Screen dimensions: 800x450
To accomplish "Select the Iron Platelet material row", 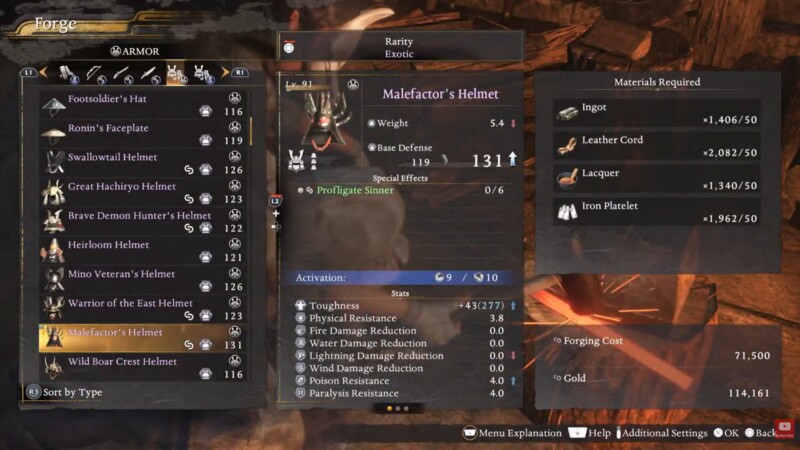I will pyautogui.click(x=657, y=212).
